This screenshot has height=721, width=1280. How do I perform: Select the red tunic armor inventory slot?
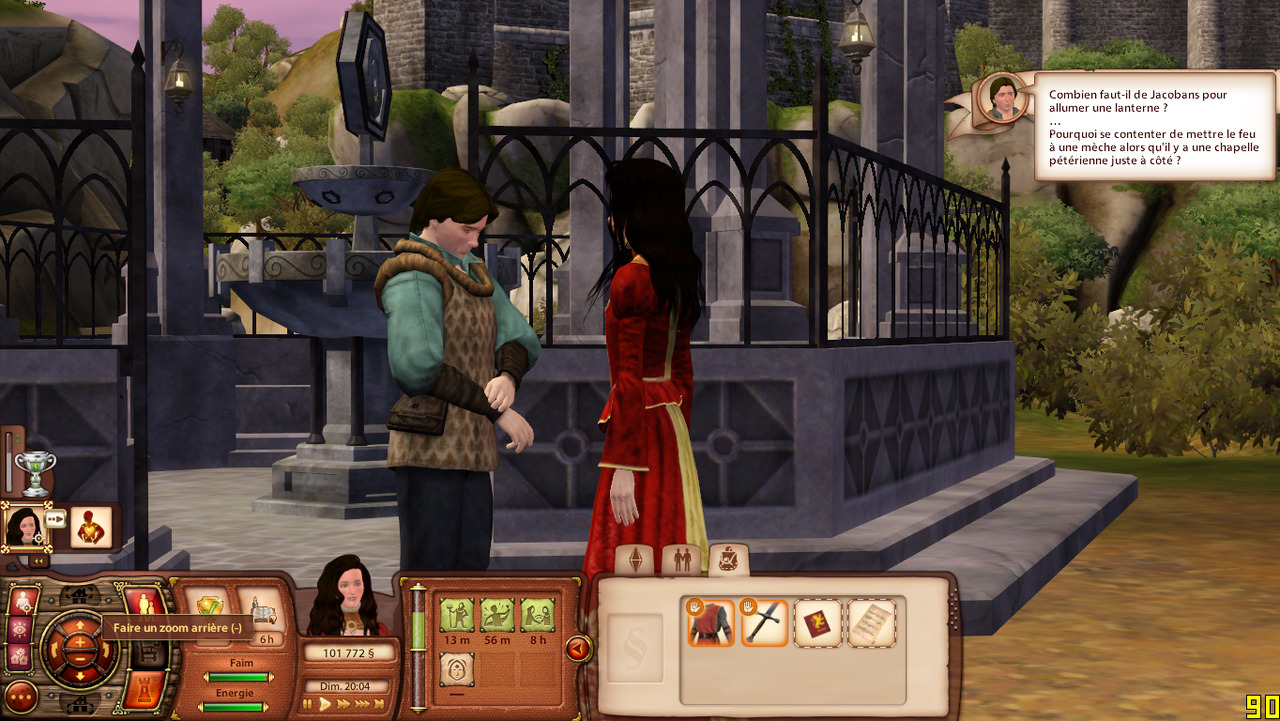[711, 622]
